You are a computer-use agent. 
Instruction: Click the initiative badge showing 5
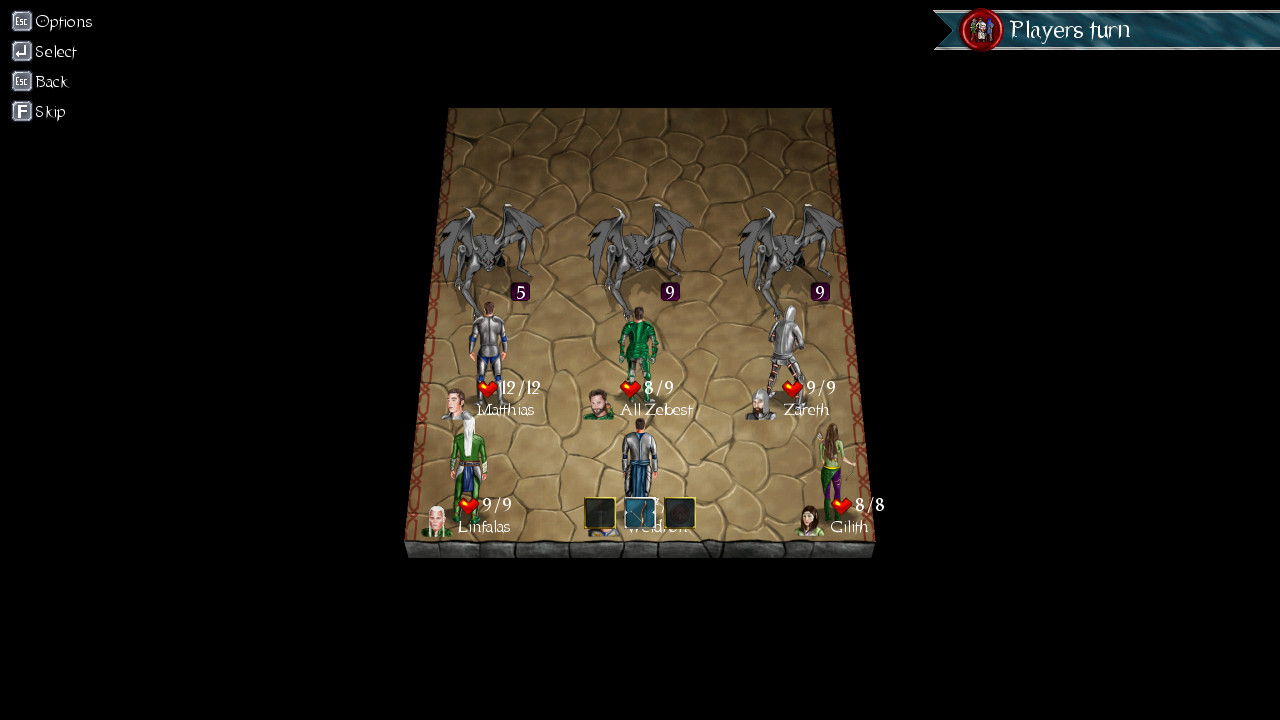point(519,292)
